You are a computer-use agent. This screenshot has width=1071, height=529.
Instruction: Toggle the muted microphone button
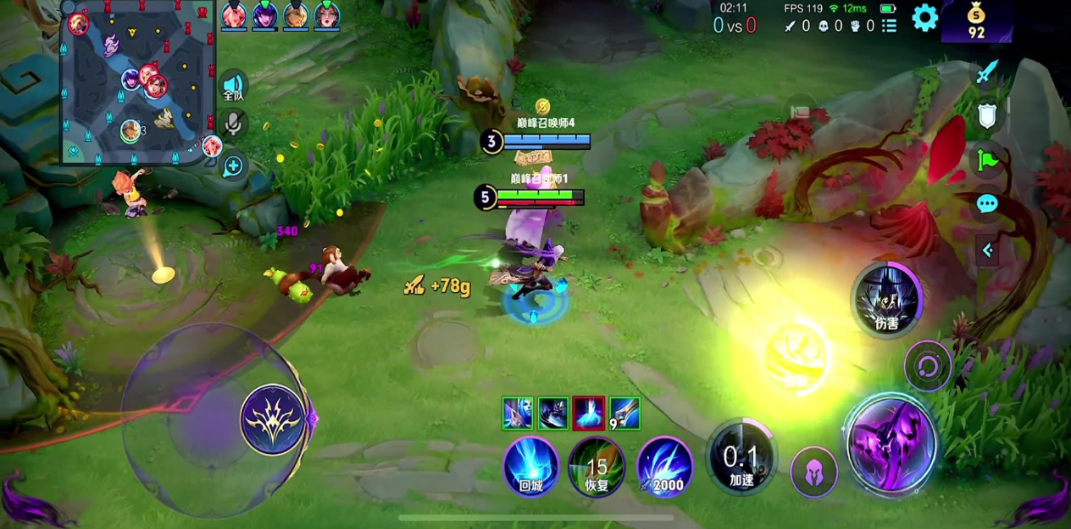(234, 124)
